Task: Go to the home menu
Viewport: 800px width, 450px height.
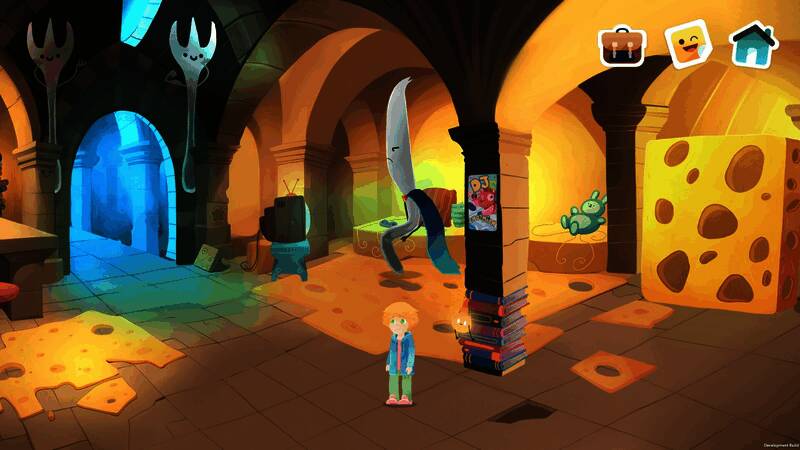Action: (752, 44)
